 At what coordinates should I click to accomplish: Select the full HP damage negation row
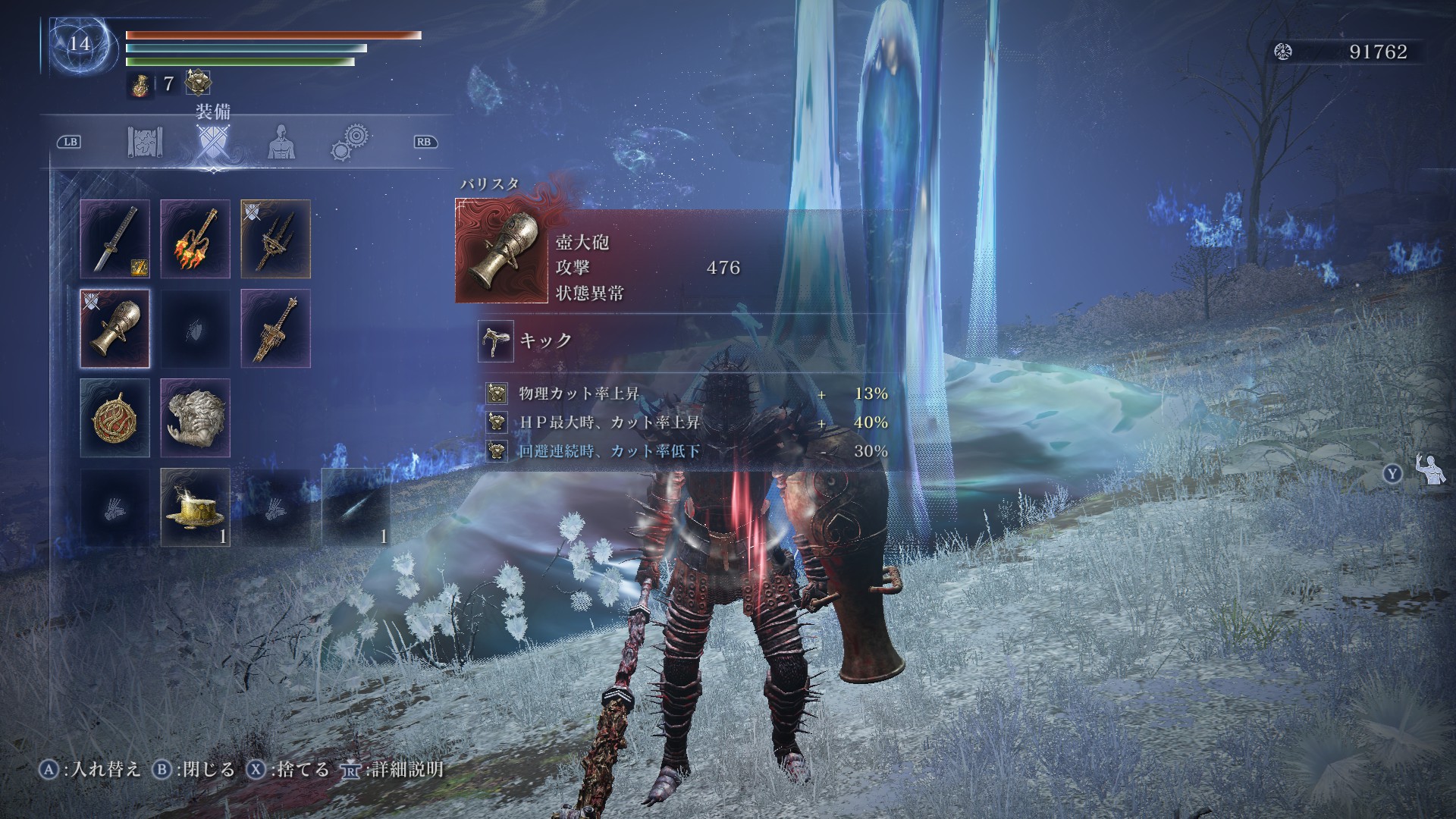(x=686, y=422)
